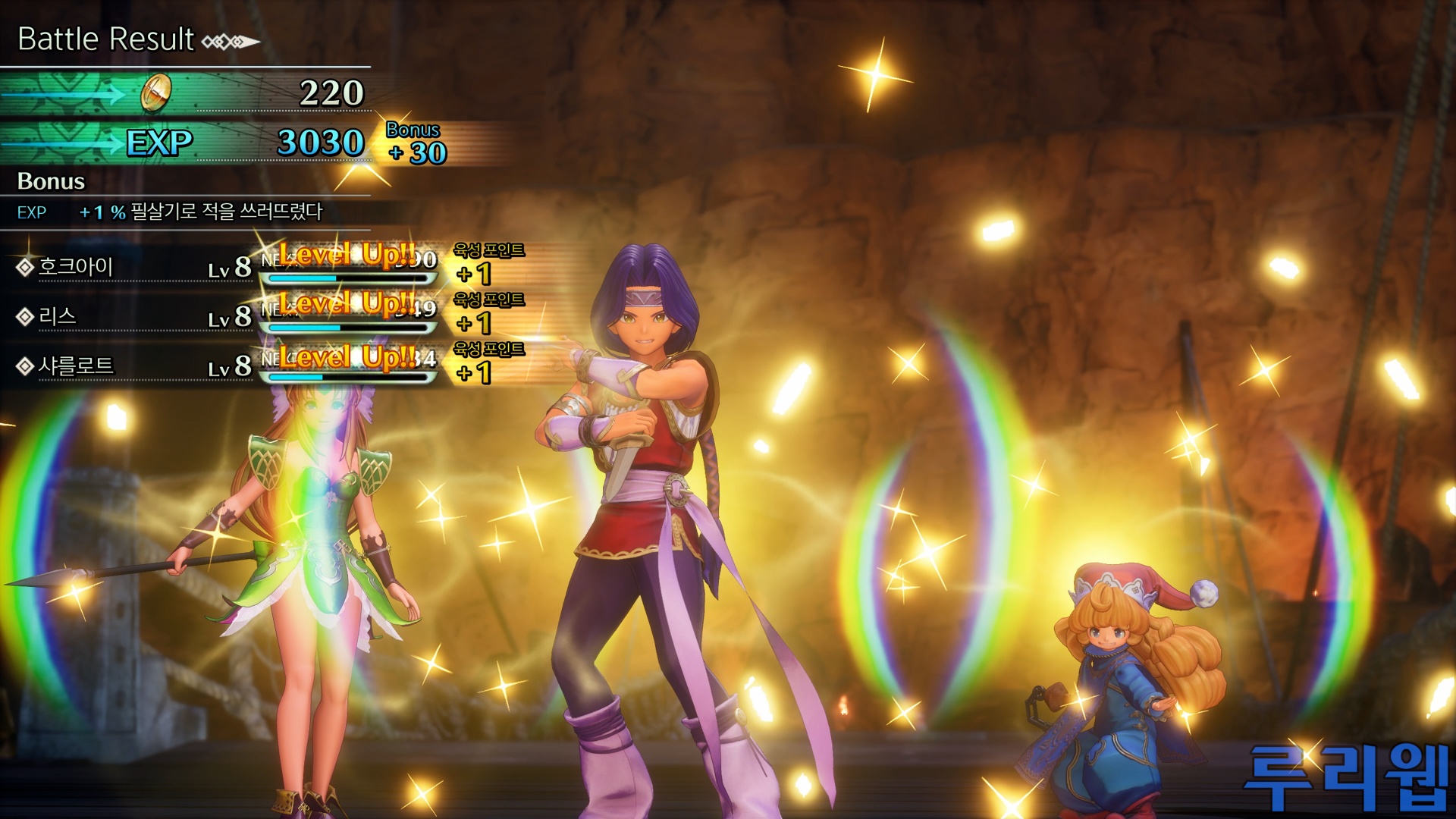Click the EXP total value 3030
Screen dimensions: 1456x819
click(322, 140)
